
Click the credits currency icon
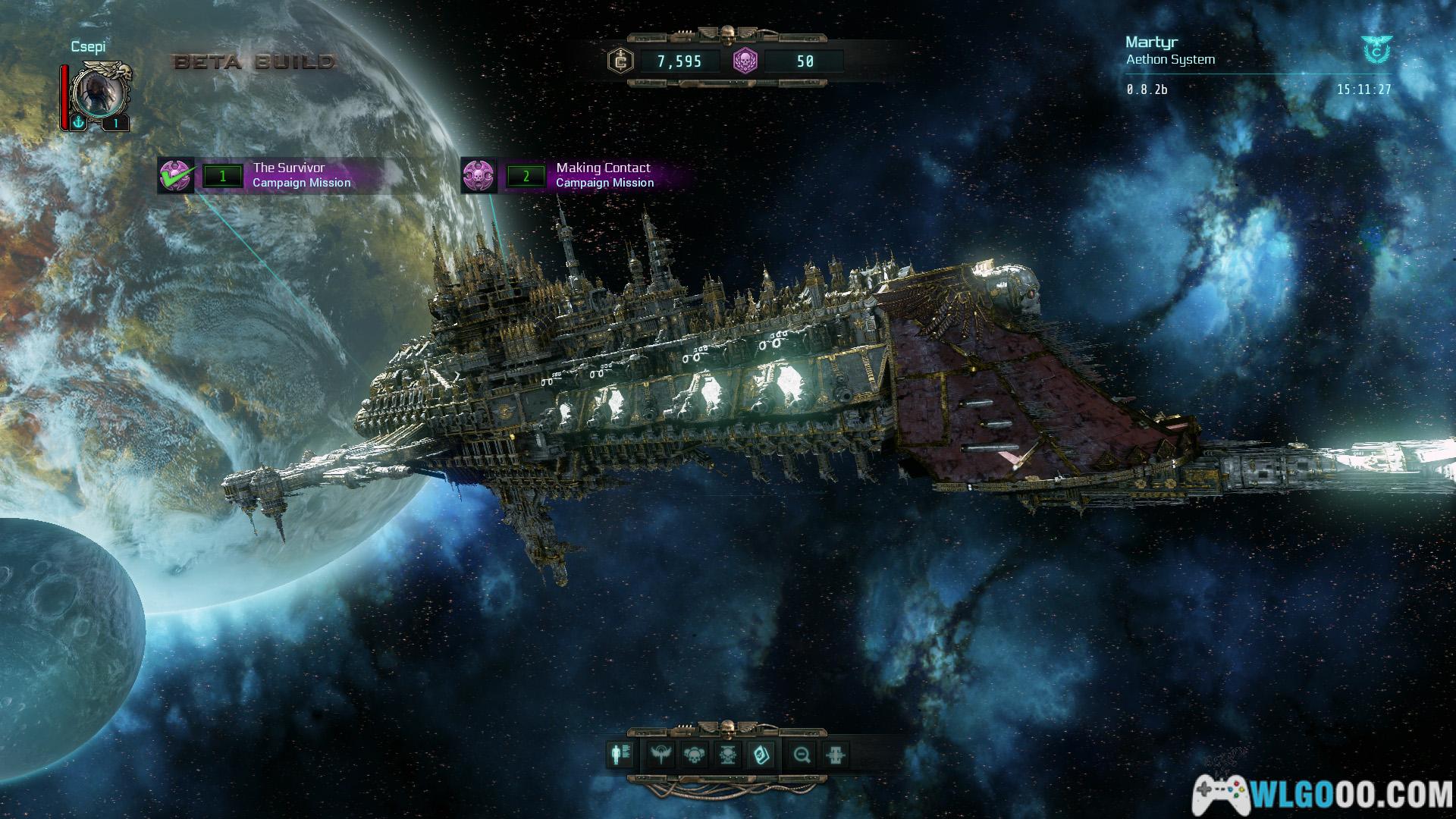621,61
